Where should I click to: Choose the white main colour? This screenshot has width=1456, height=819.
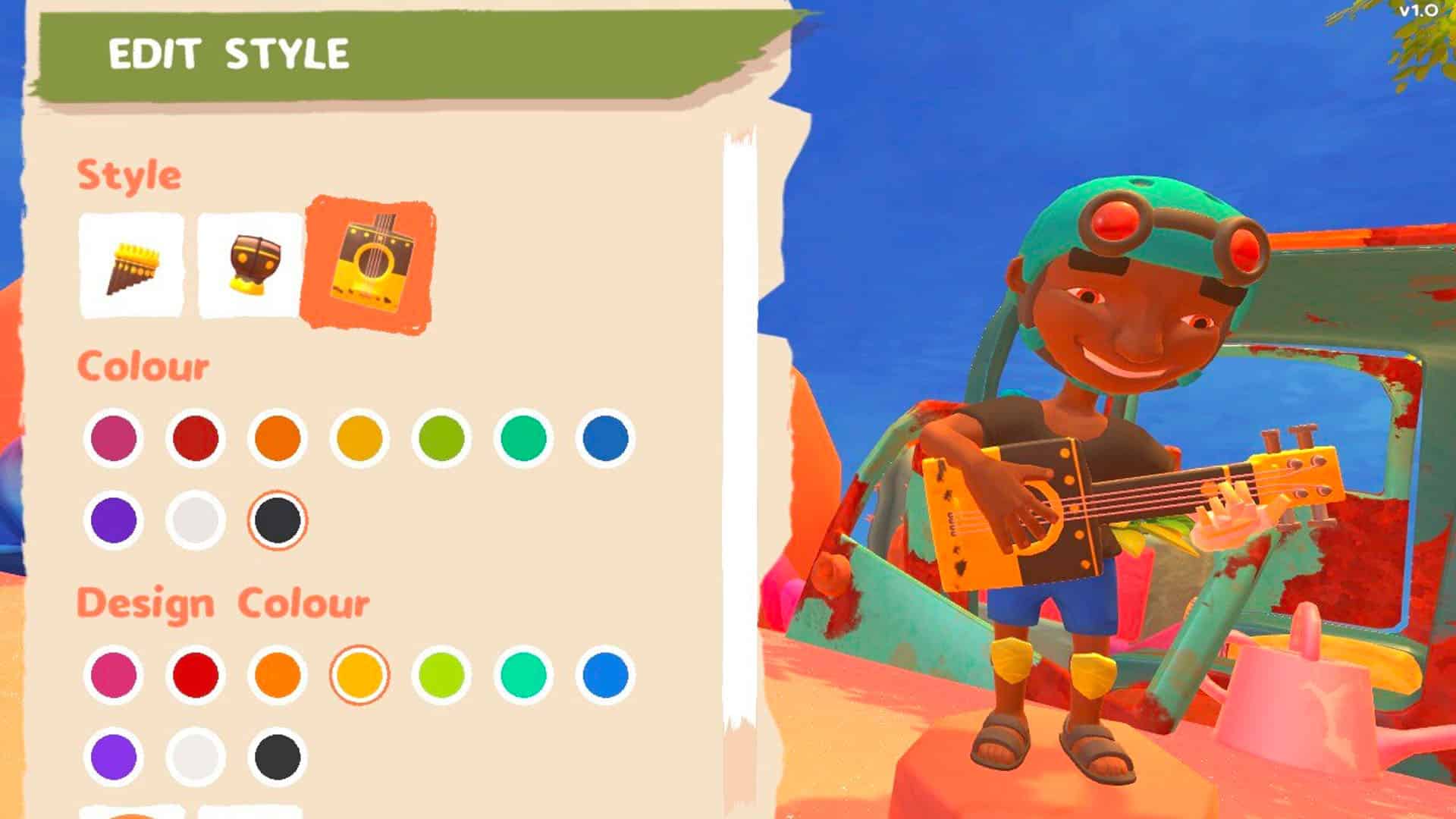click(195, 520)
